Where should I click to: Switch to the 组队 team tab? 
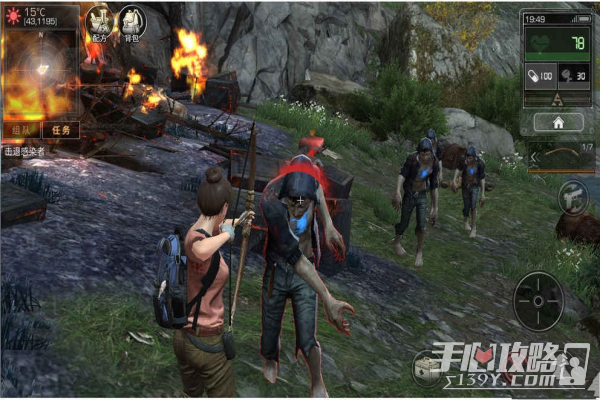(x=21, y=129)
